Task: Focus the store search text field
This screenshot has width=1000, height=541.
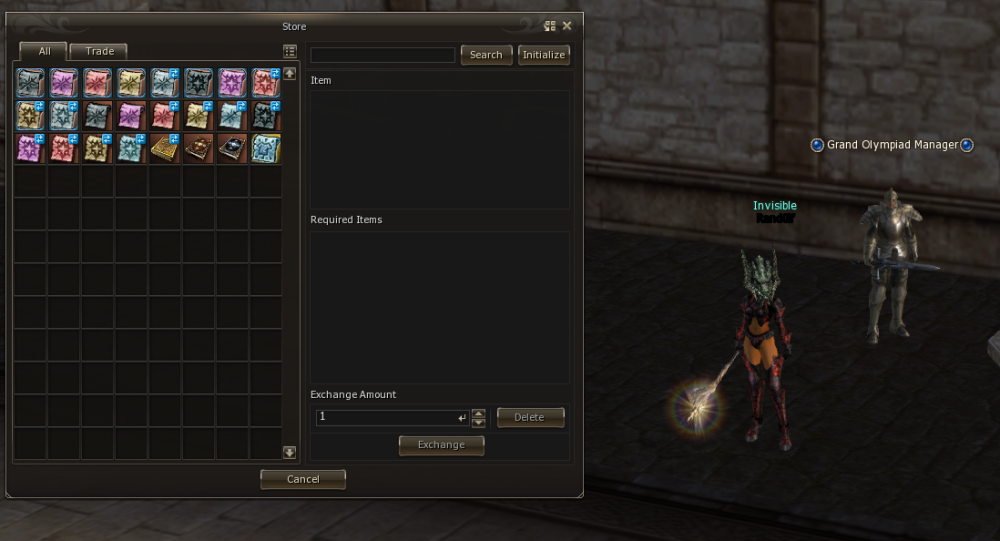Action: coord(383,55)
